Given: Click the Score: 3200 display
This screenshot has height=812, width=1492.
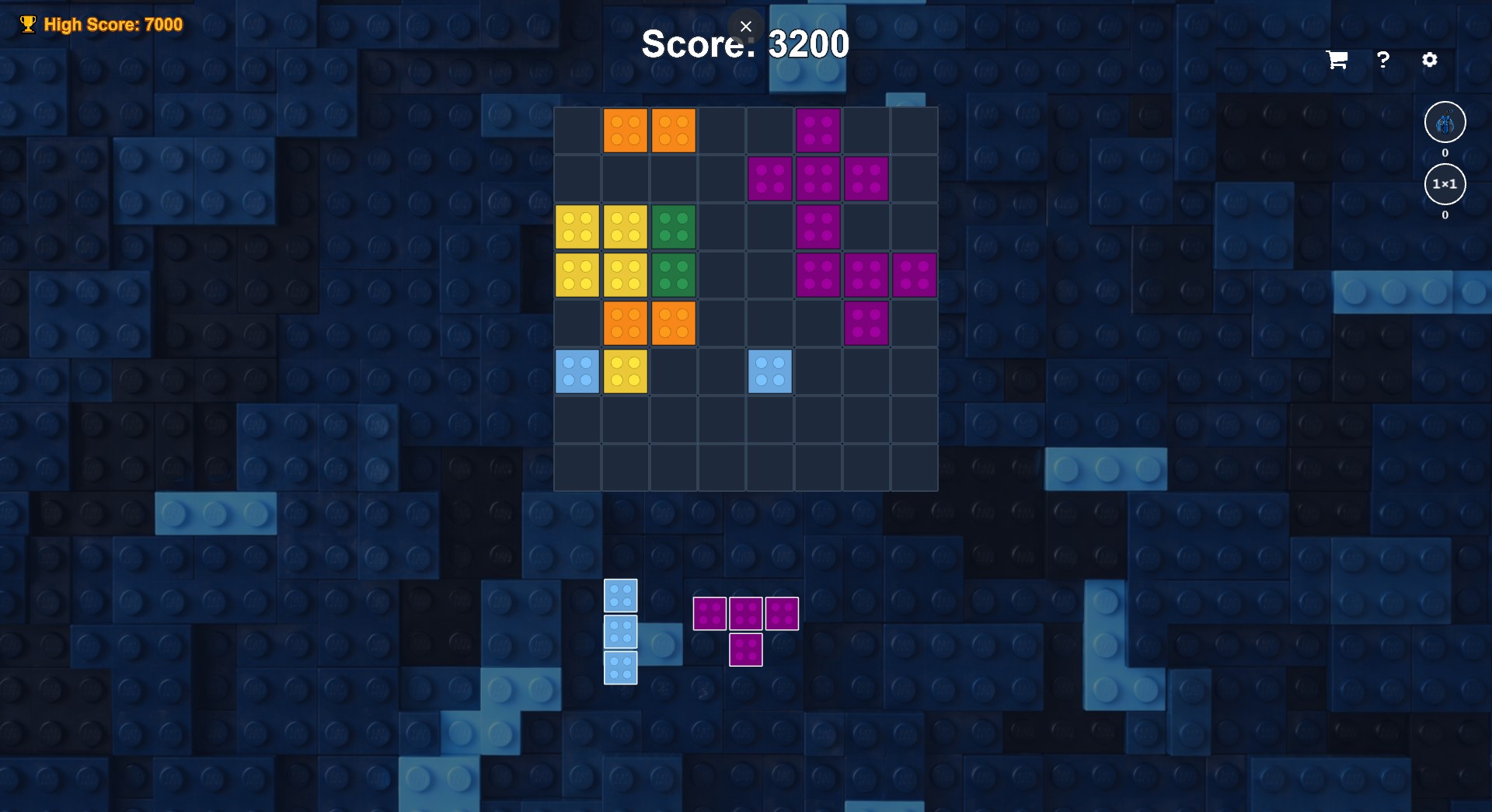Looking at the screenshot, I should pos(744,44).
